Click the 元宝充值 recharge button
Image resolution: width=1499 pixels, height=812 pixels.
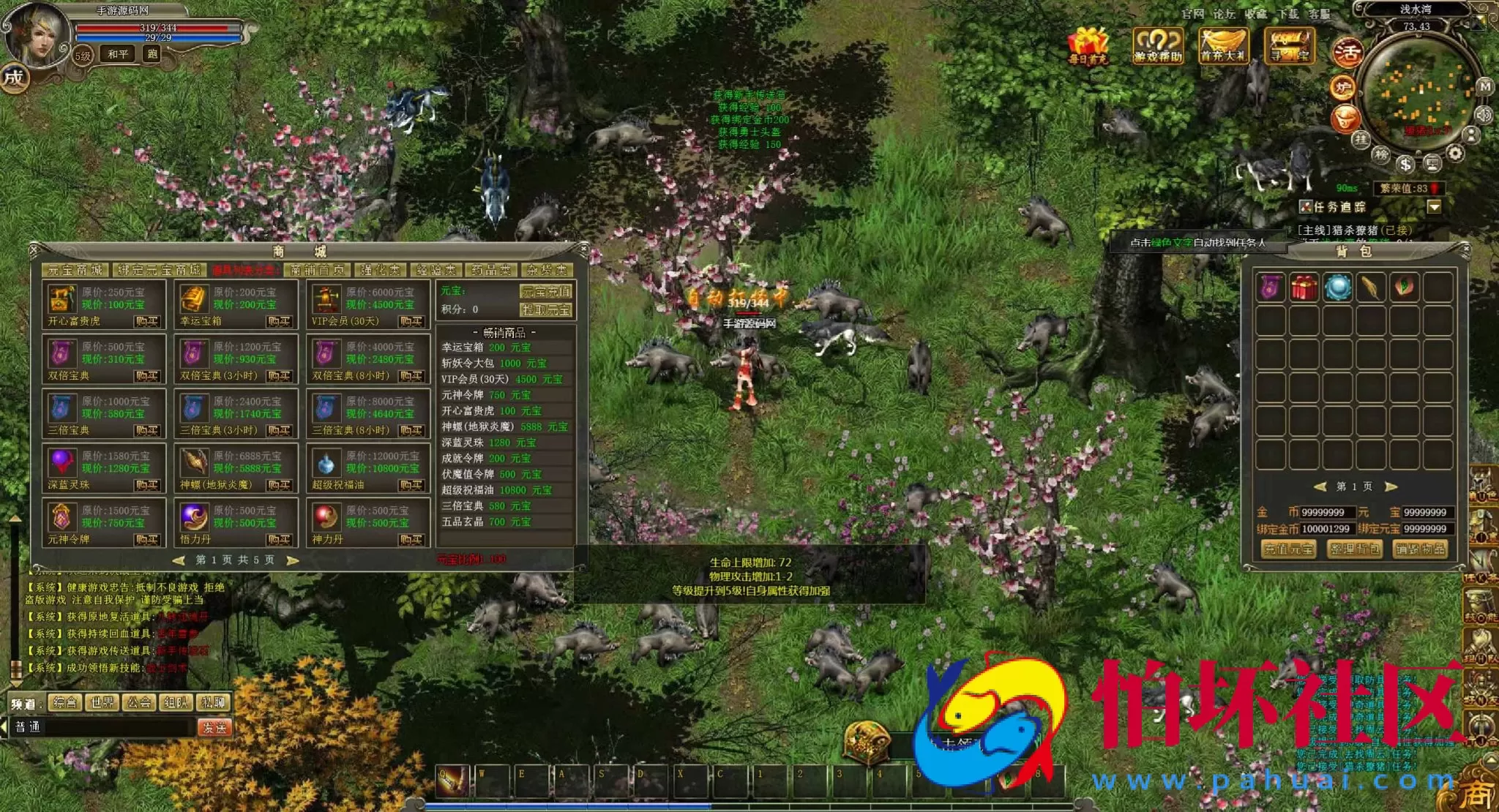click(546, 291)
